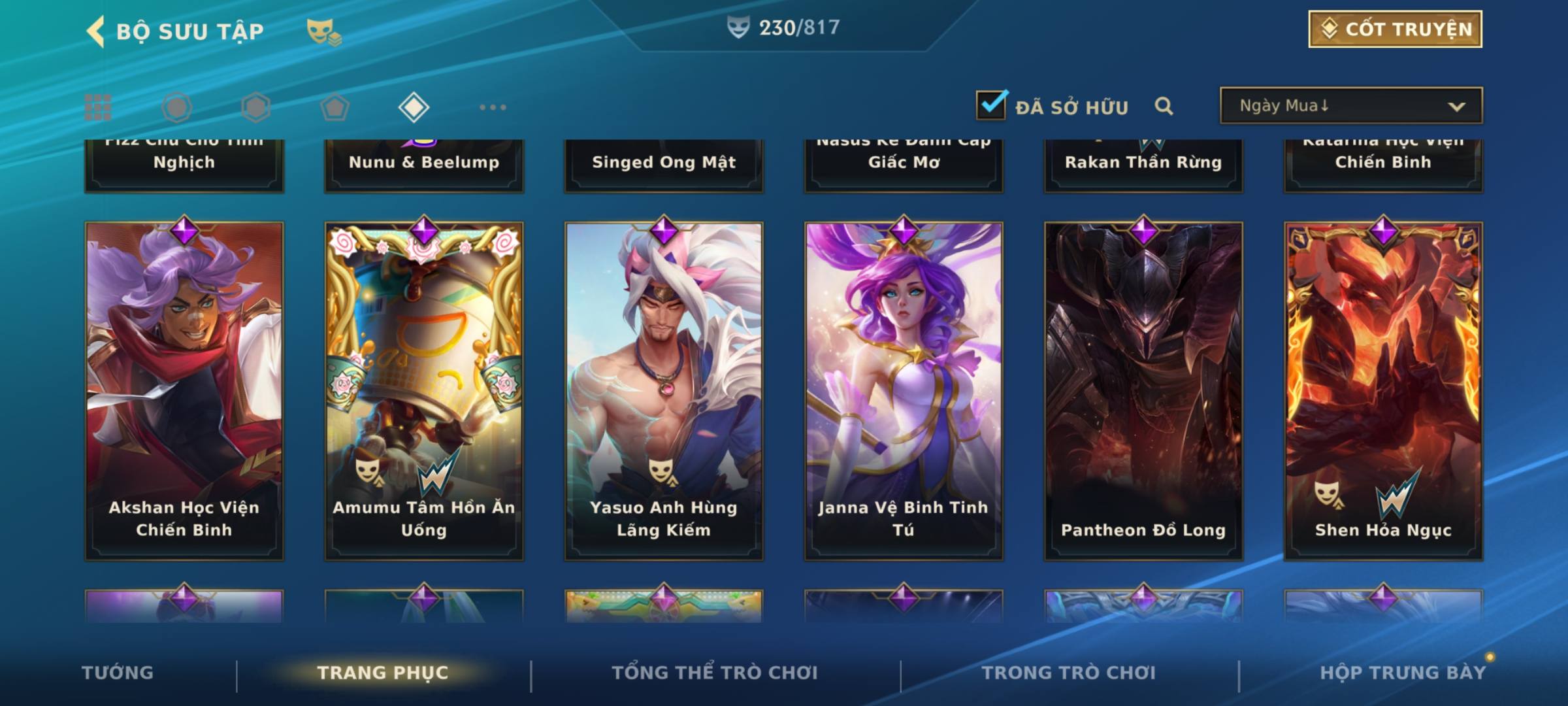Viewport: 1568px width, 706px height.
Task: Open the Cốt Truyện button
Action: pos(1395,29)
